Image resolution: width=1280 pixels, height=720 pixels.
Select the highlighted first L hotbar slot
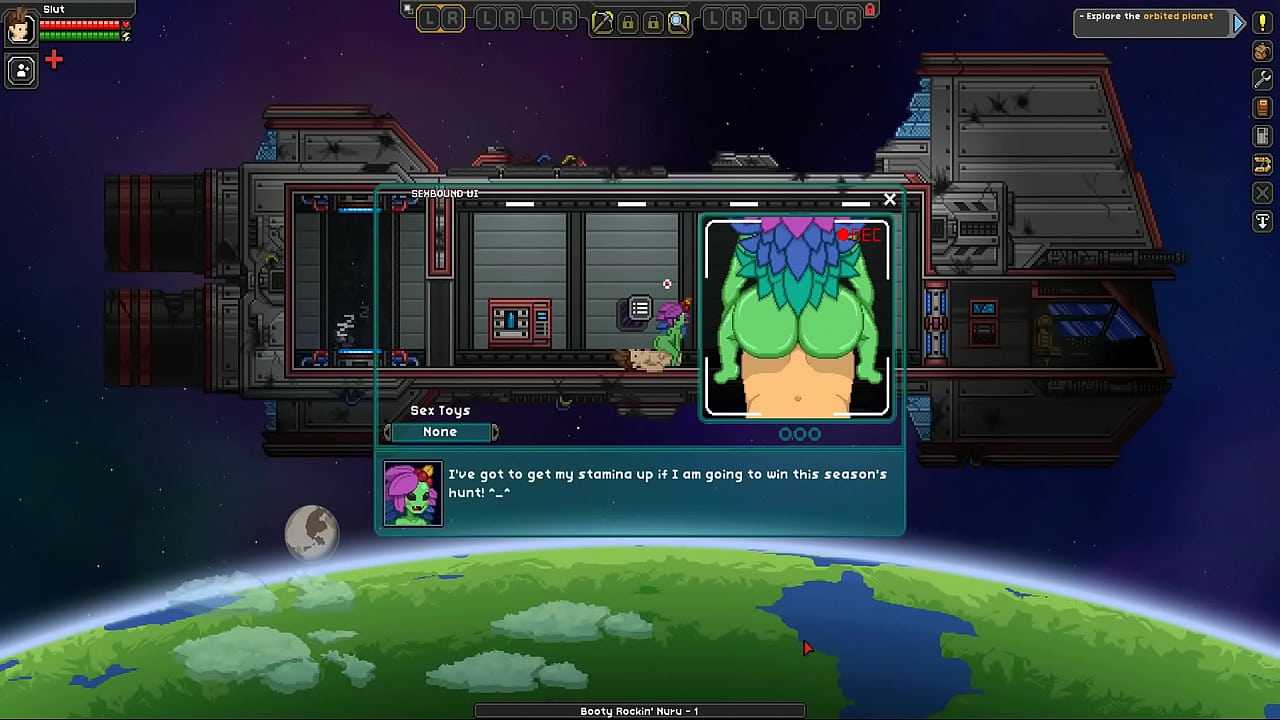point(430,19)
